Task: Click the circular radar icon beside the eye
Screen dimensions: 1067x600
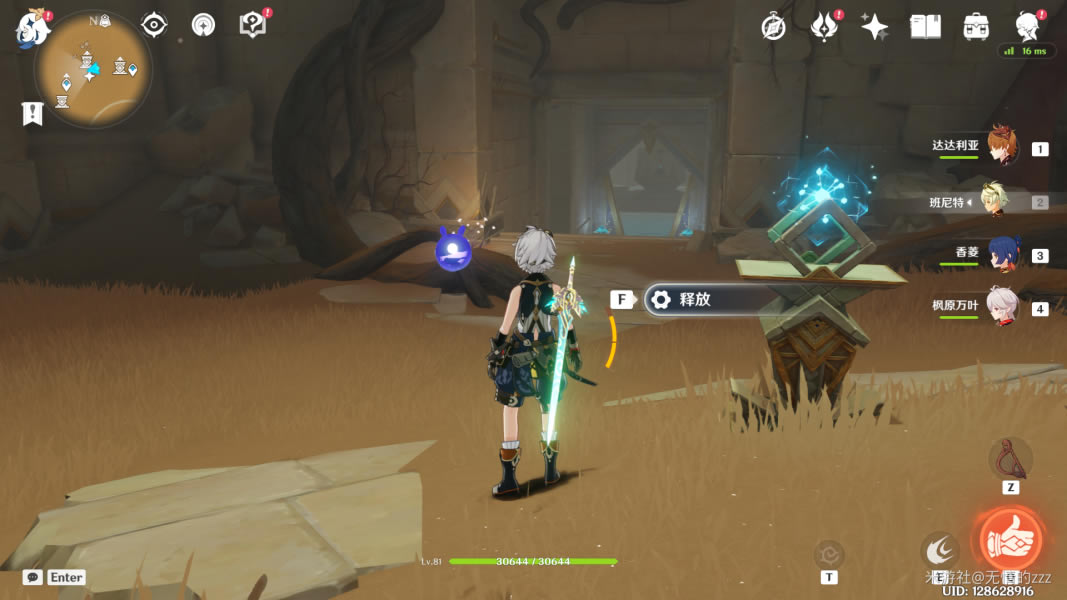Action: coord(203,25)
